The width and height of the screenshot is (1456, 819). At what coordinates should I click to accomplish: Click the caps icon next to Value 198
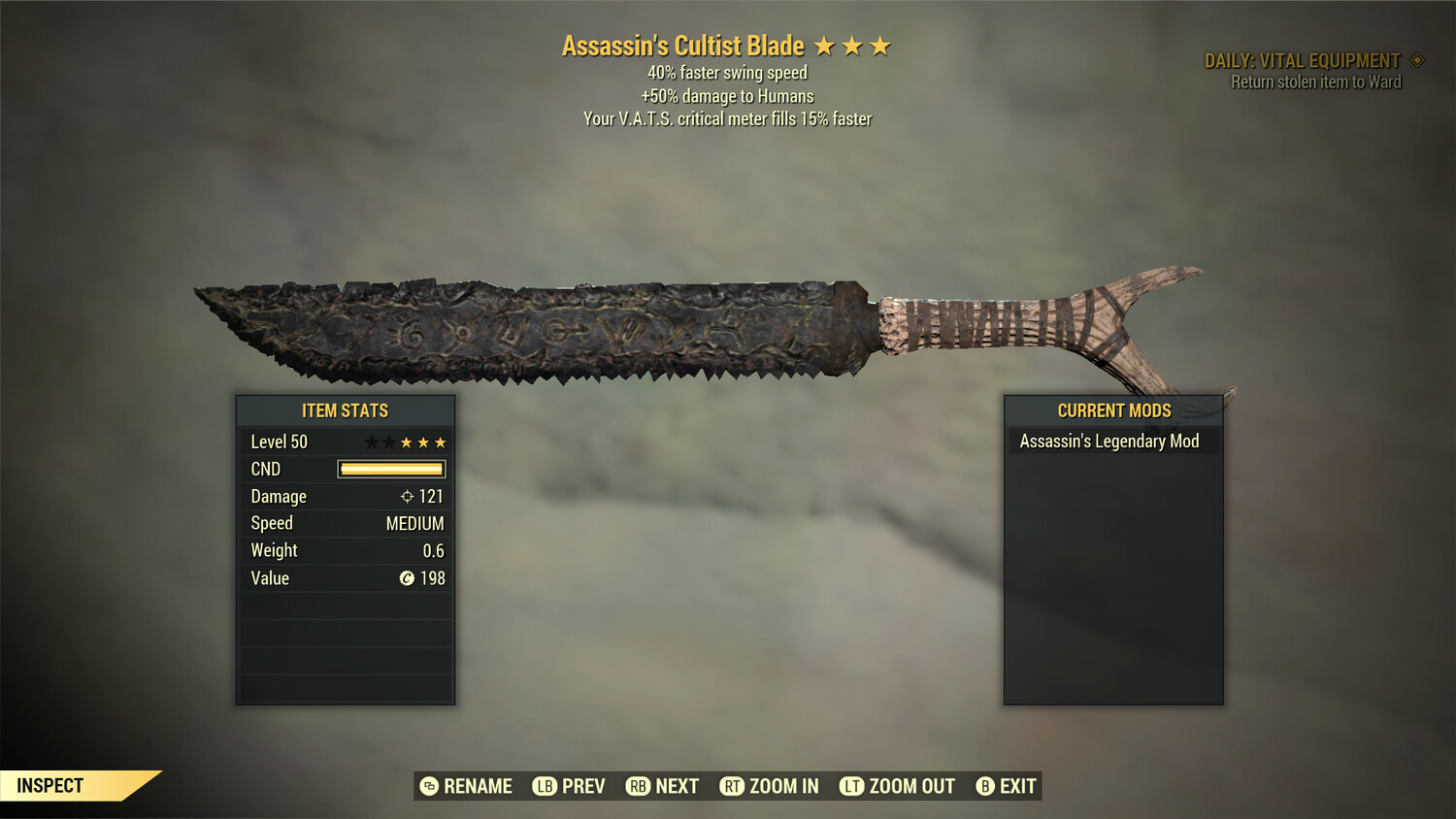(x=407, y=578)
